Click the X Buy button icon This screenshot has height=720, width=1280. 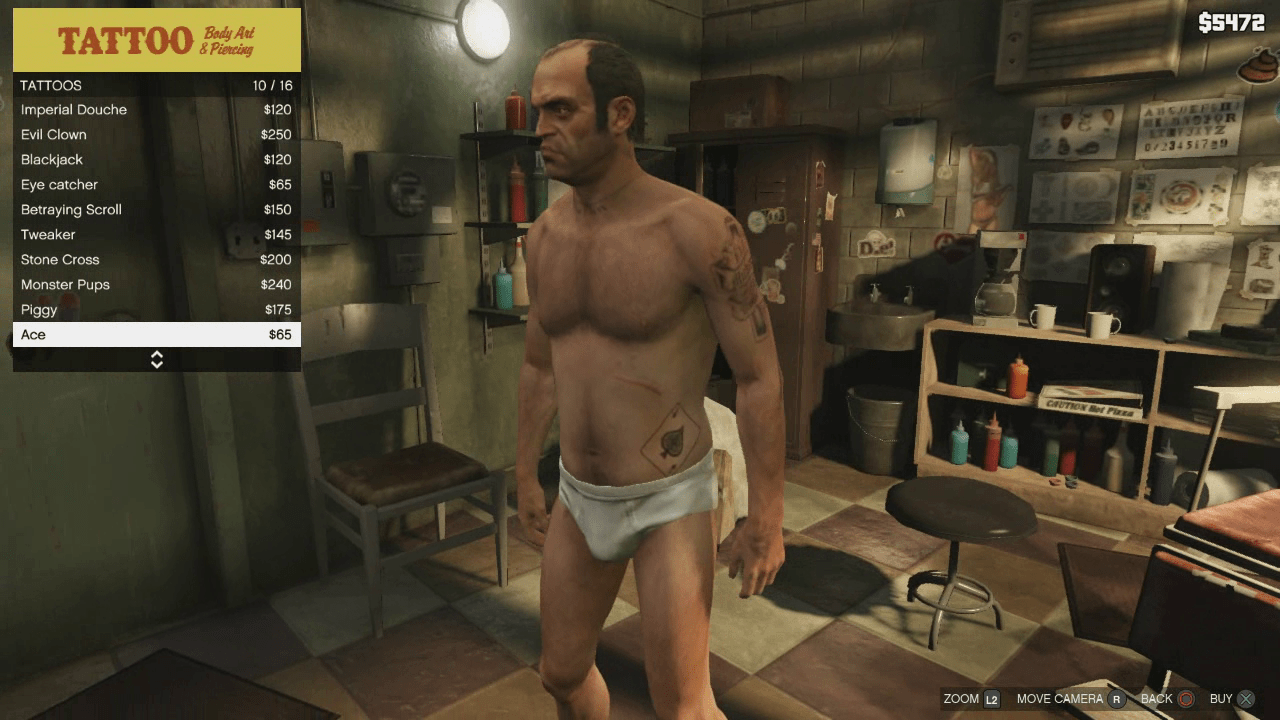click(1247, 699)
